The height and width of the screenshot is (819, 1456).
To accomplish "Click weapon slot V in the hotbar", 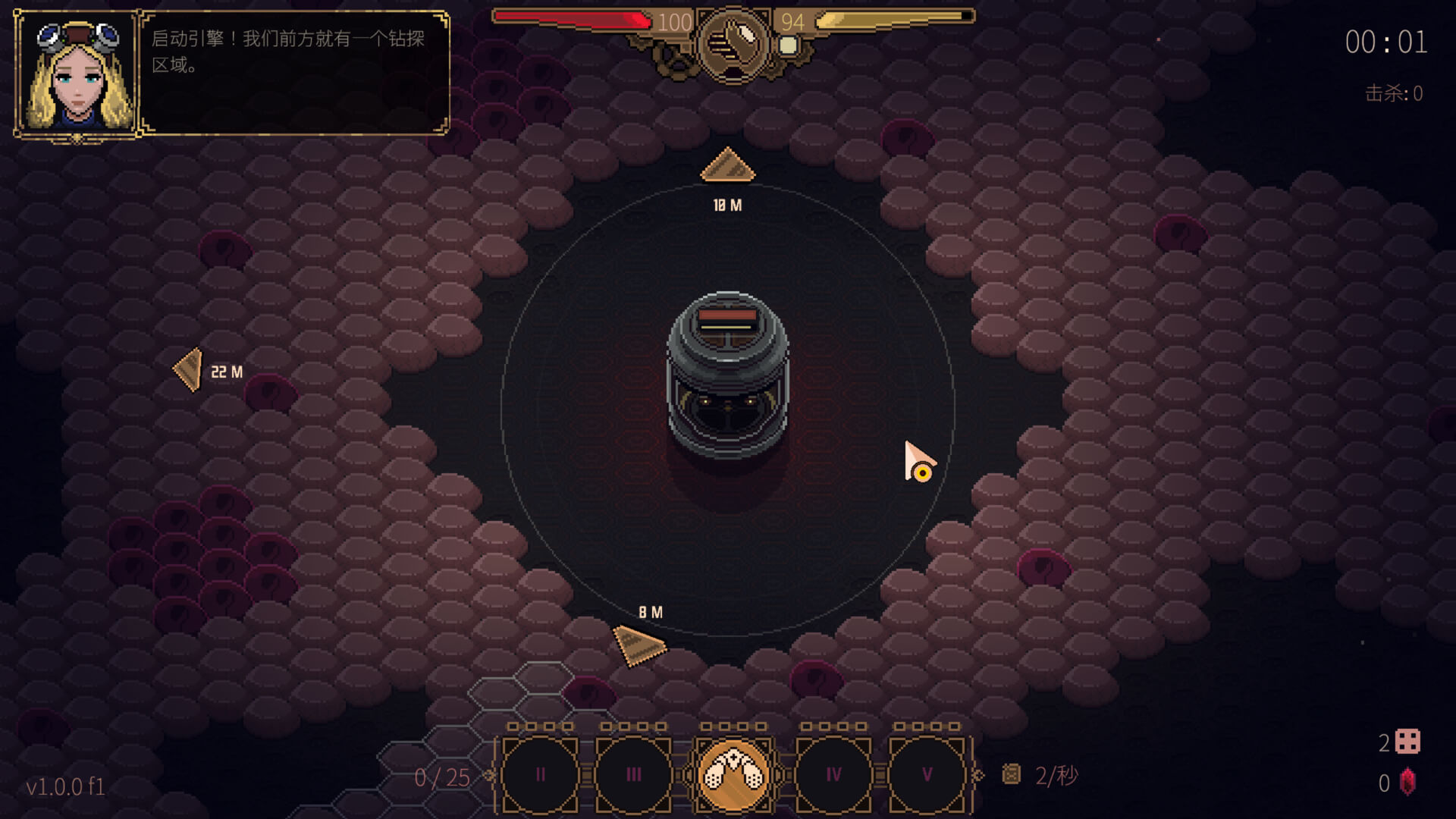I will pos(927,775).
